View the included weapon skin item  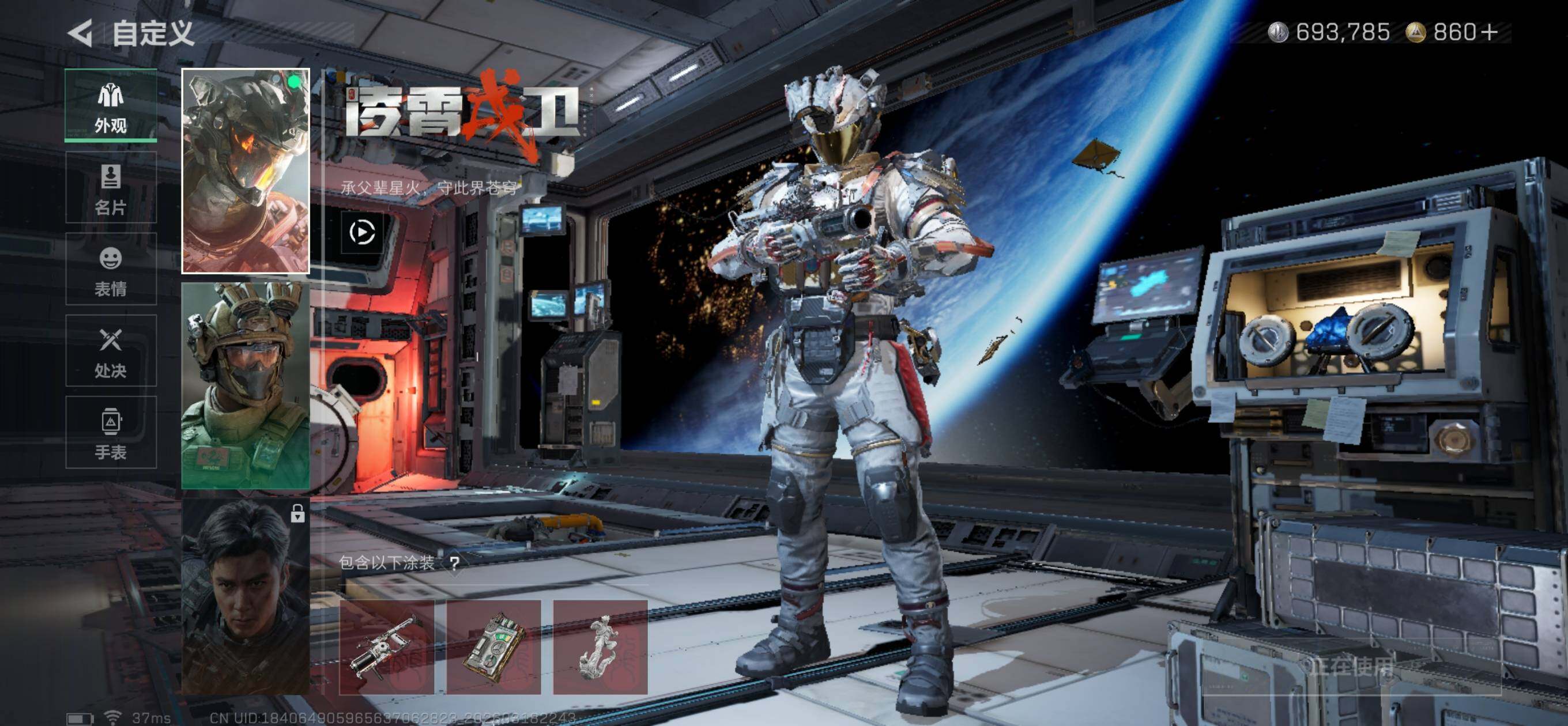pos(386,647)
